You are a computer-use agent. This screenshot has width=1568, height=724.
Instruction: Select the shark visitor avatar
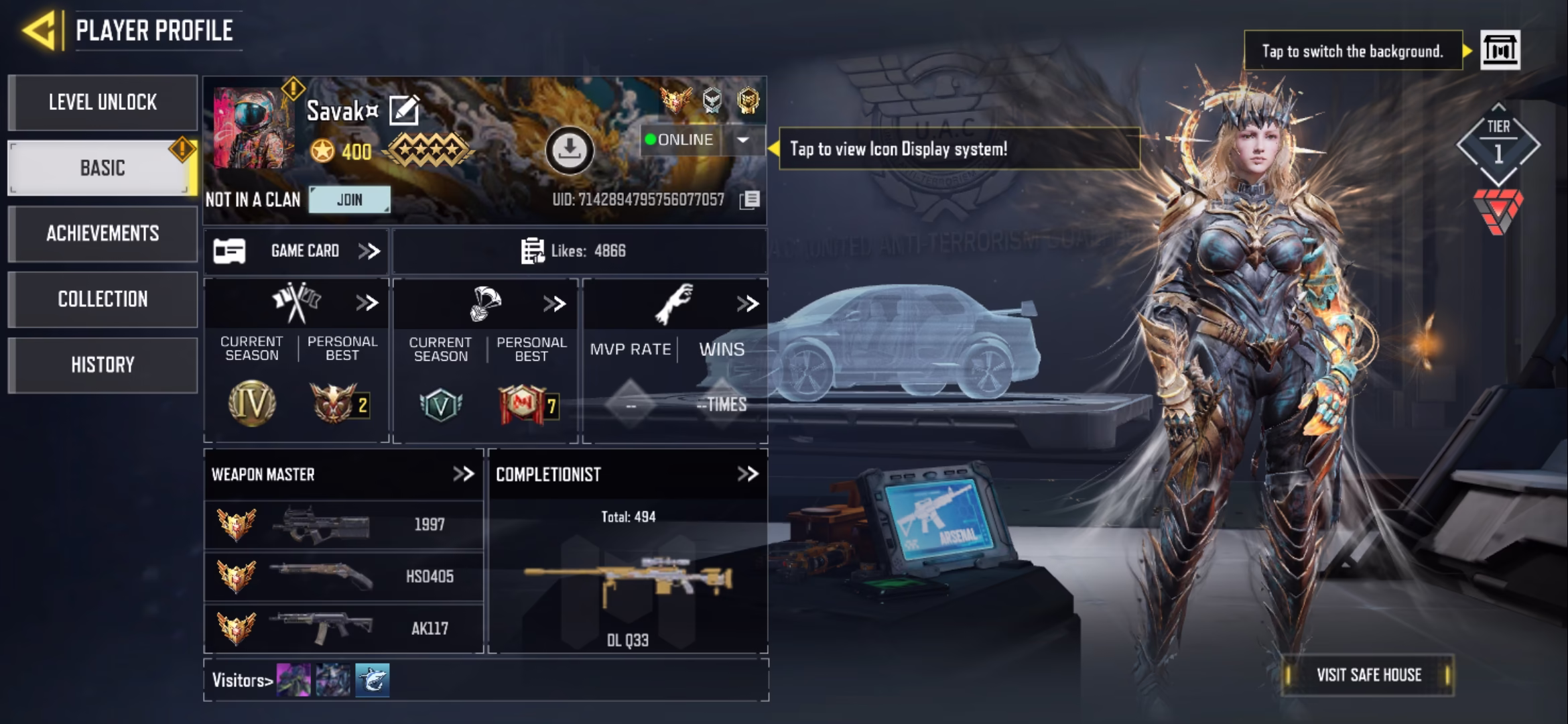pyautogui.click(x=372, y=680)
